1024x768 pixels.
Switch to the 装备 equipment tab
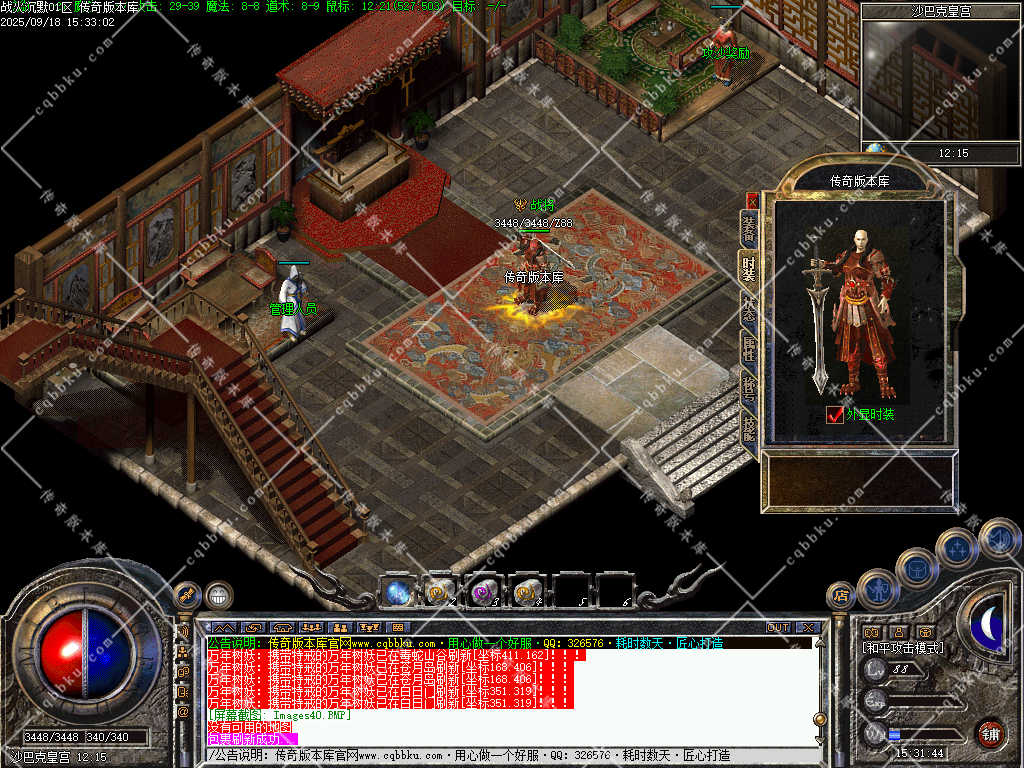click(x=749, y=229)
